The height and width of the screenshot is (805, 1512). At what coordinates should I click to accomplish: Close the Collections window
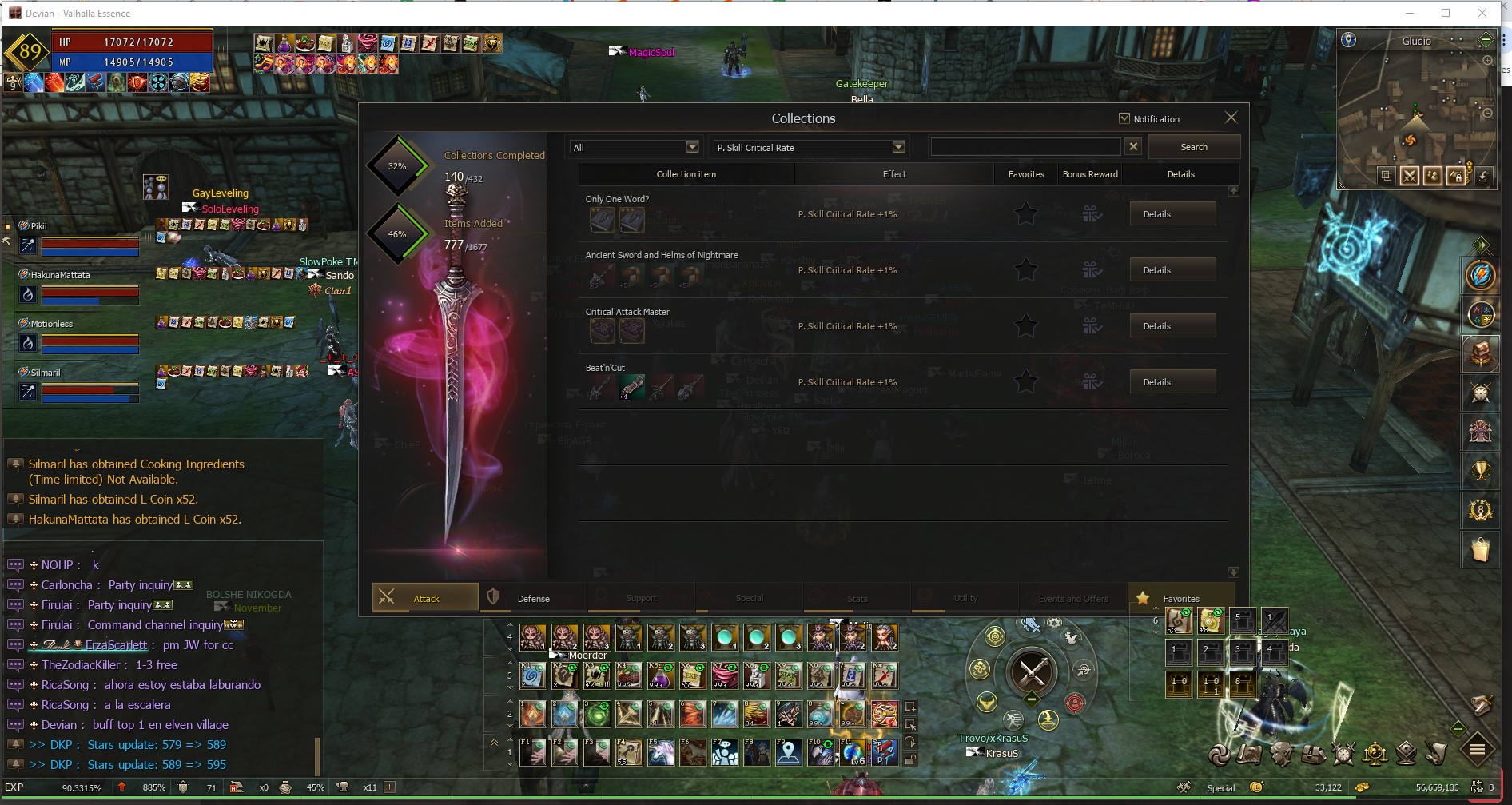(x=1231, y=118)
